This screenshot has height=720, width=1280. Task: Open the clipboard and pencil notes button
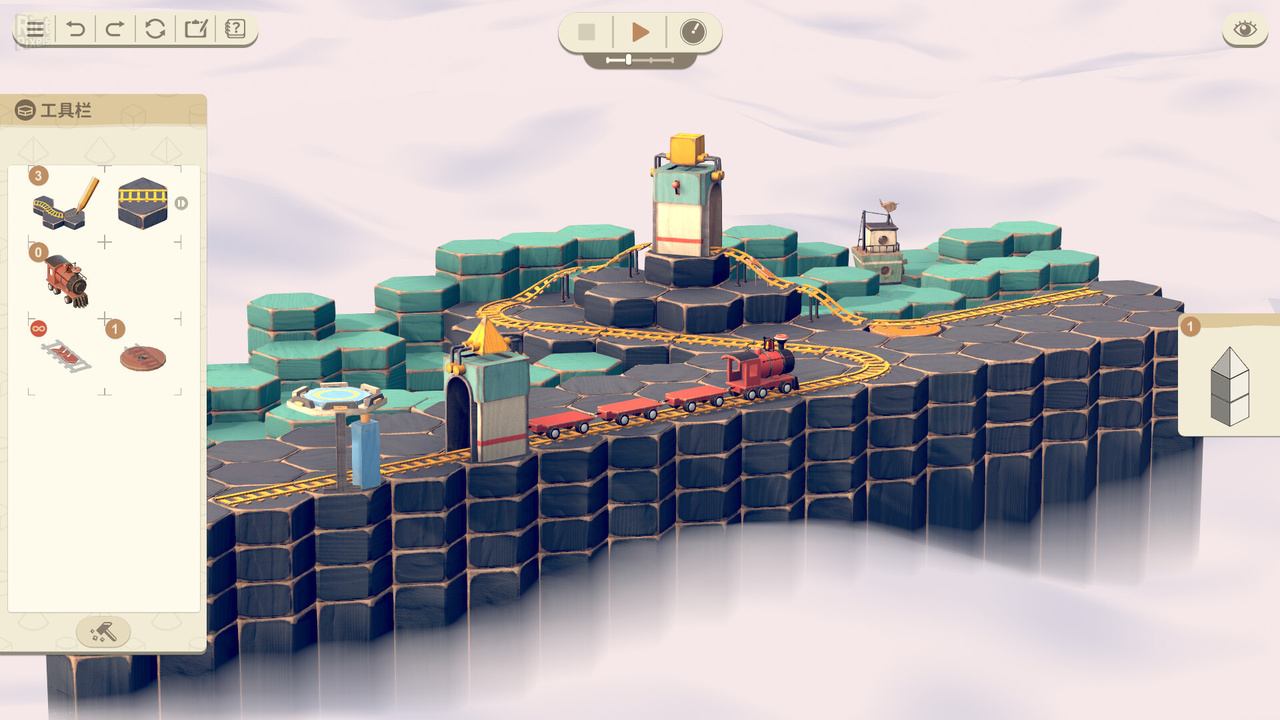(x=196, y=29)
